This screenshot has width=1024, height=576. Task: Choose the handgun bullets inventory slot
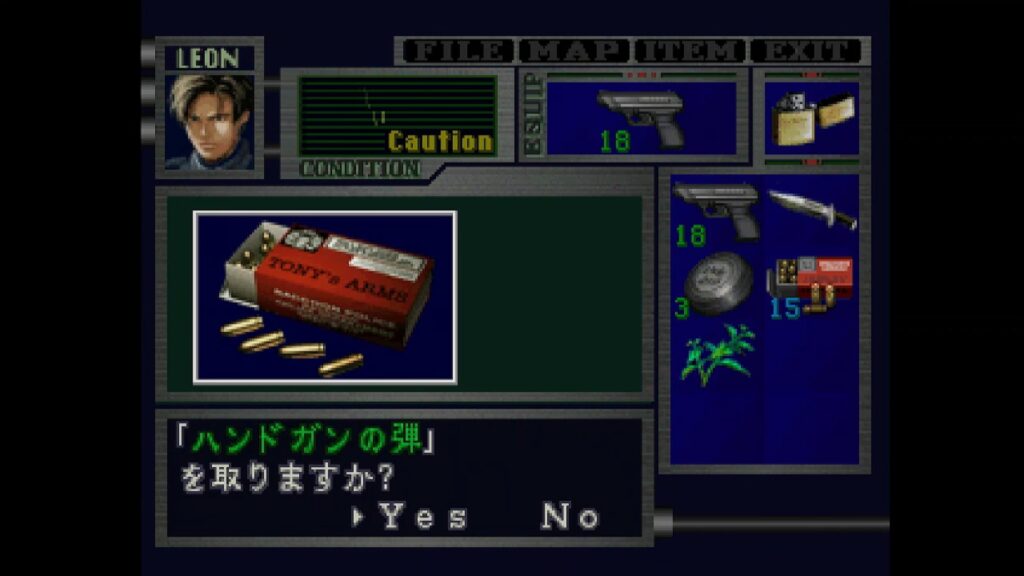click(x=810, y=284)
